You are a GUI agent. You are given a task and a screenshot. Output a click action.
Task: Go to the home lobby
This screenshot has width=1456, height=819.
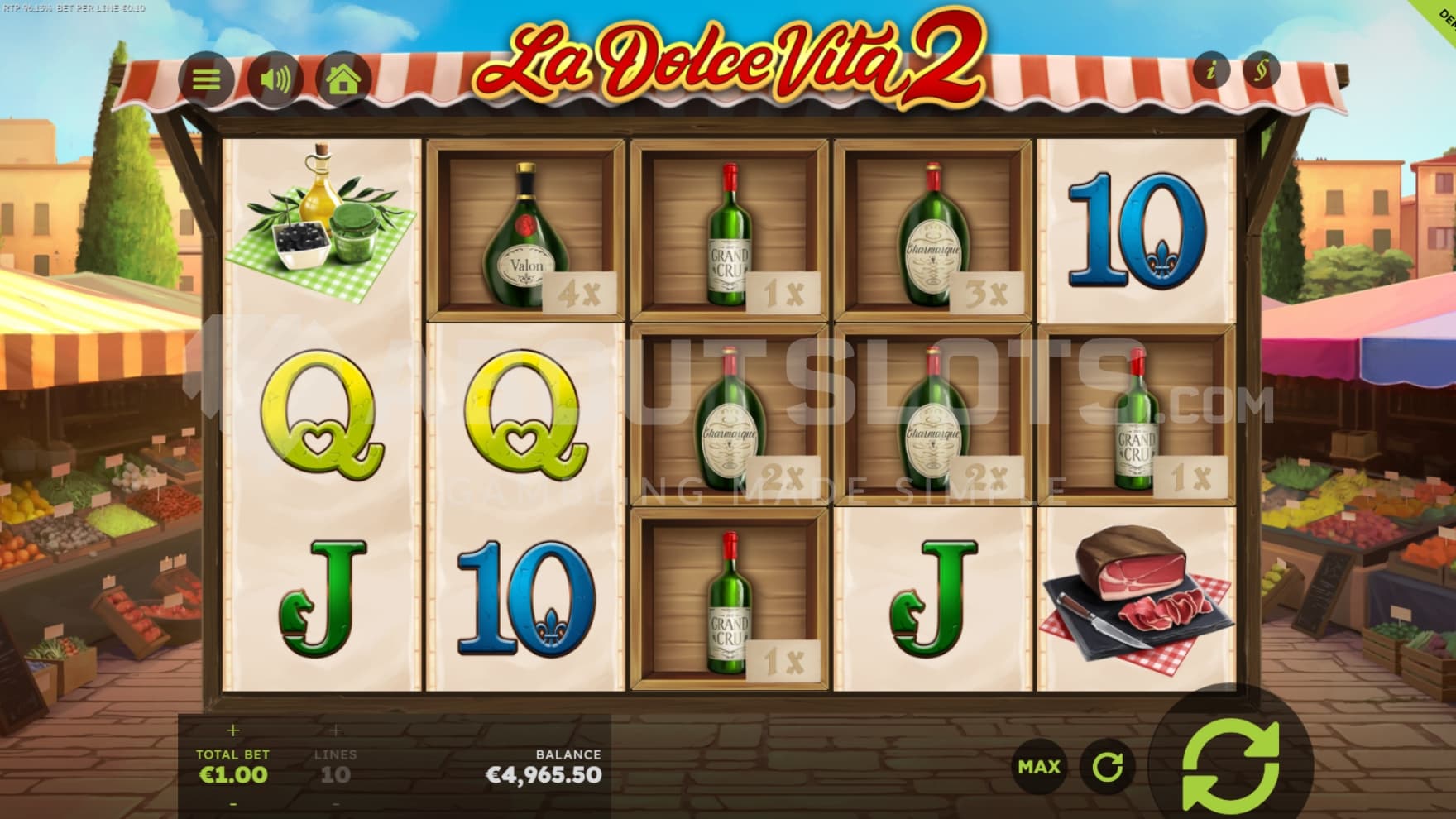coord(344,79)
